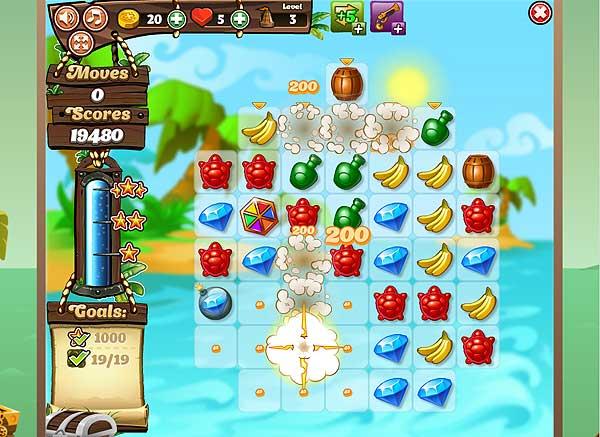600x437 pixels.
Task: Use the pistol booster
Action: [x=386, y=17]
